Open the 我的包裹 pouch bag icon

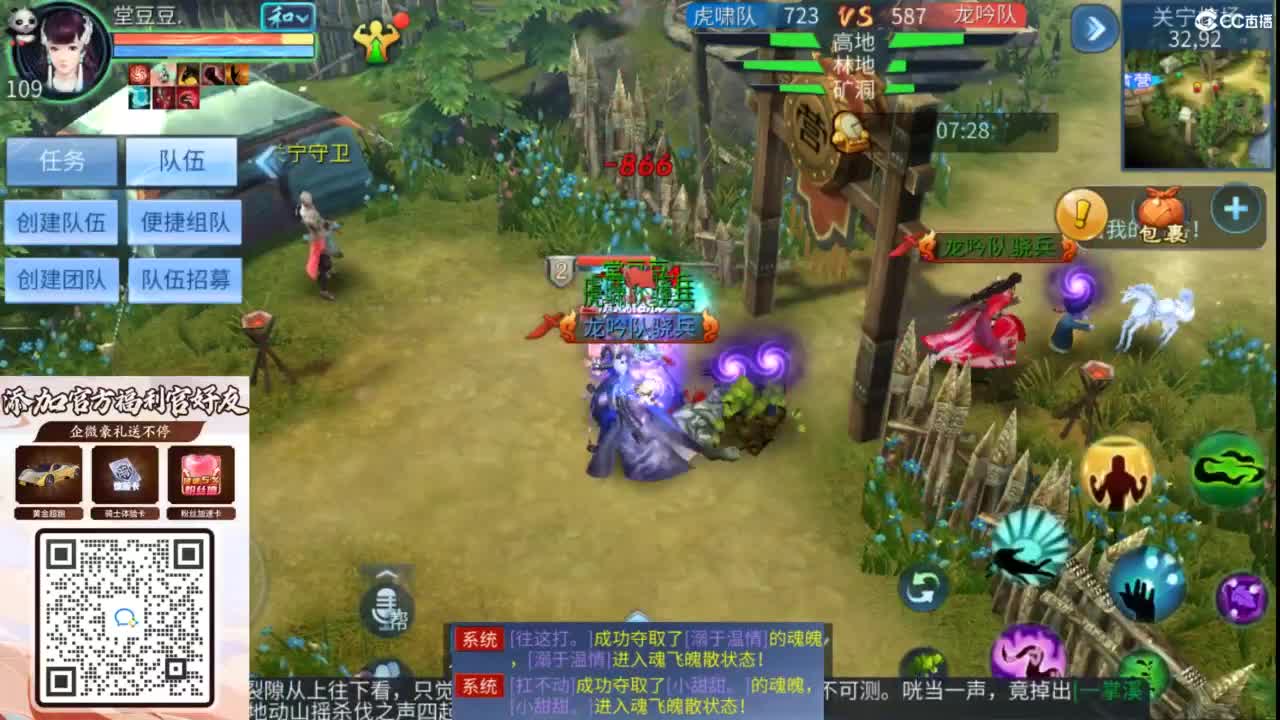point(1160,212)
